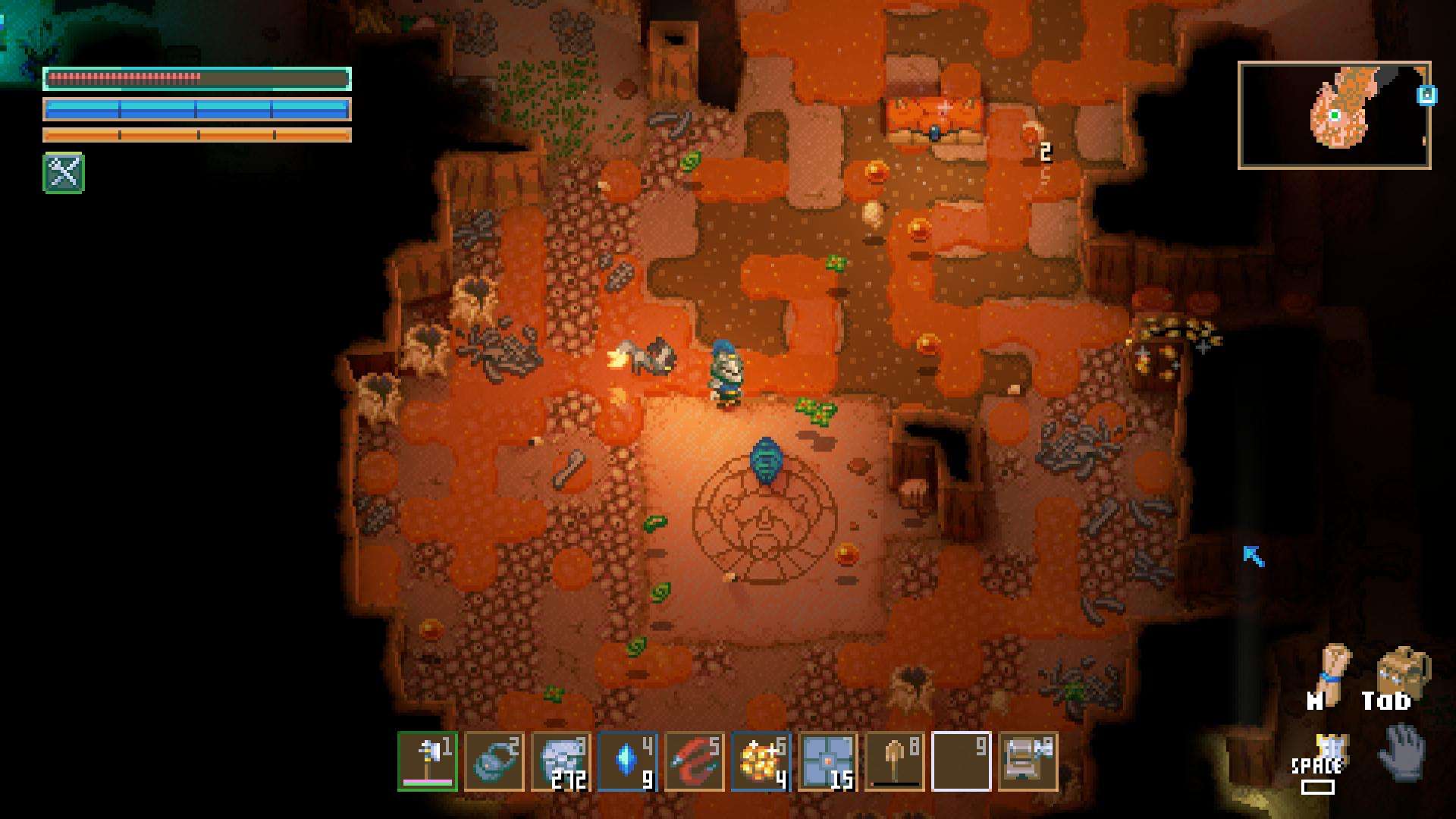Select the workbench item in the last slot
Viewport: 1456px width, 819px height.
[x=1028, y=761]
